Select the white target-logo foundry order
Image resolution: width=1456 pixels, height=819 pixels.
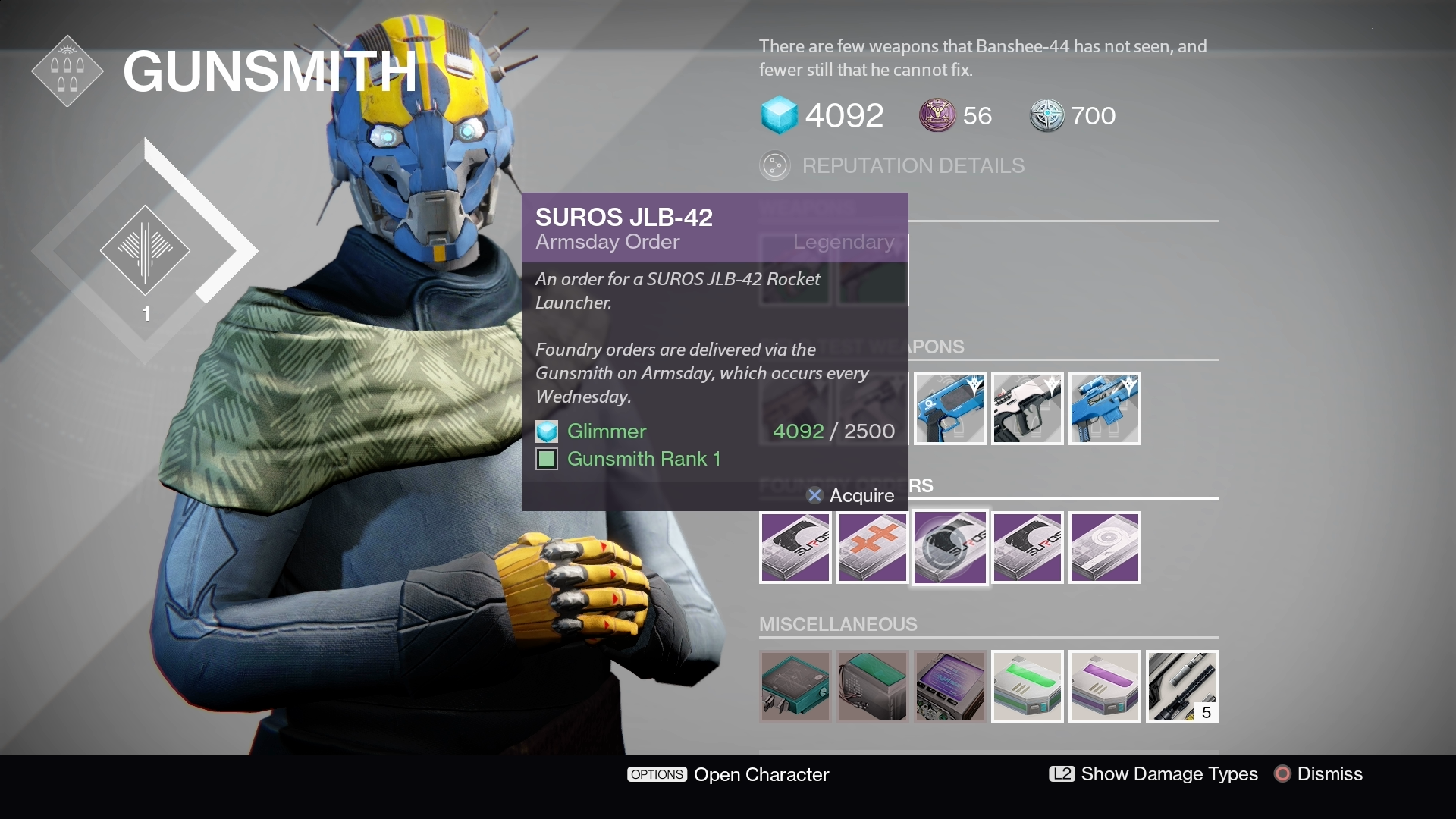click(x=1104, y=548)
